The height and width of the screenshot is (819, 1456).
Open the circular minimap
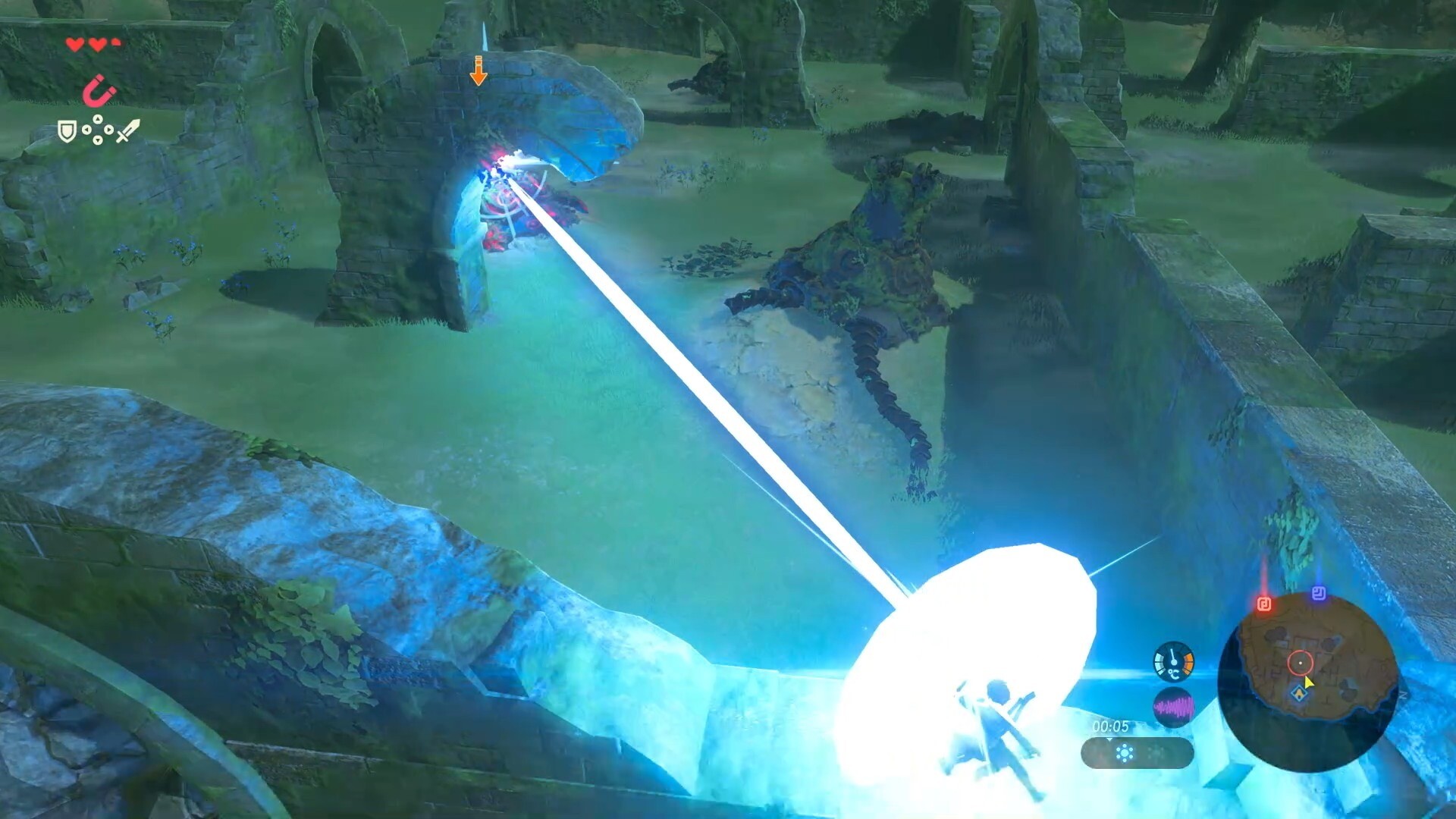point(1307,681)
